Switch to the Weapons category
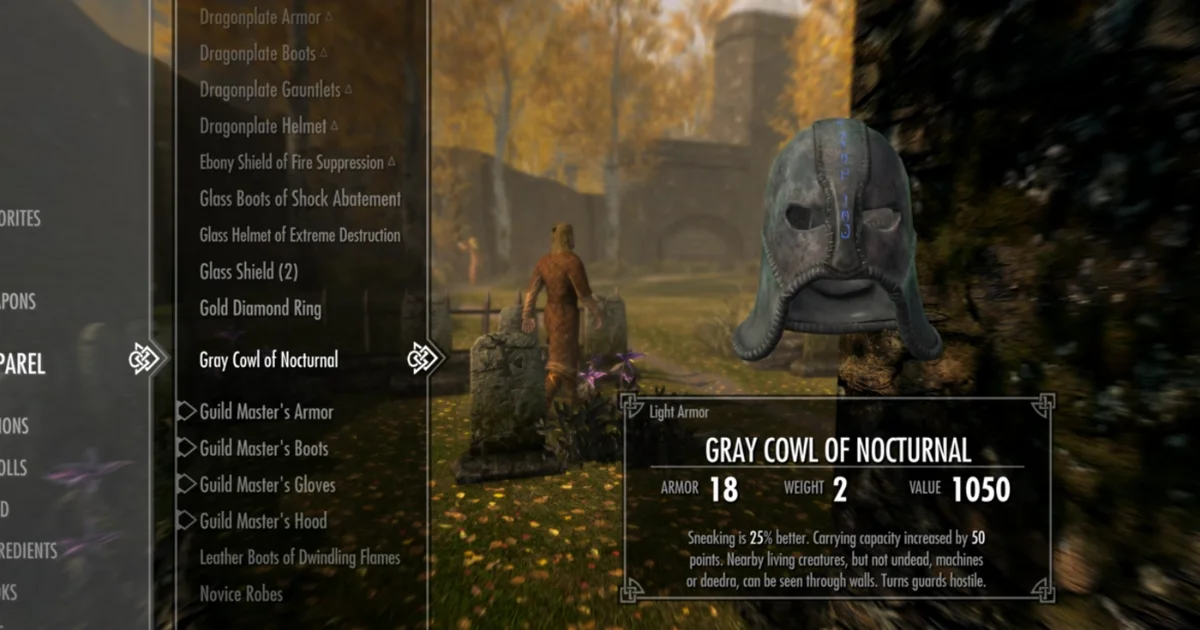Screen dimensions: 1200x630 (x=18, y=301)
